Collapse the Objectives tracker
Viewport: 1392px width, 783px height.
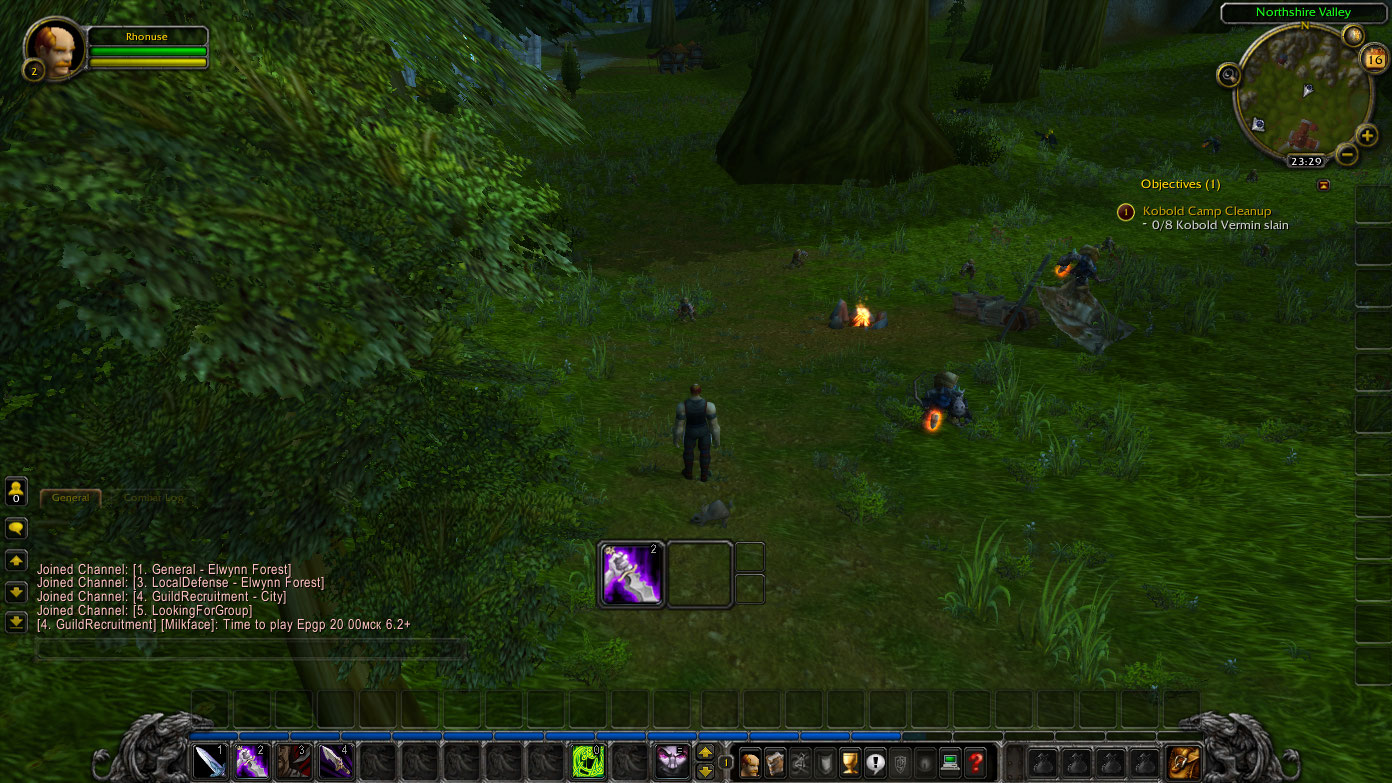pyautogui.click(x=1324, y=185)
